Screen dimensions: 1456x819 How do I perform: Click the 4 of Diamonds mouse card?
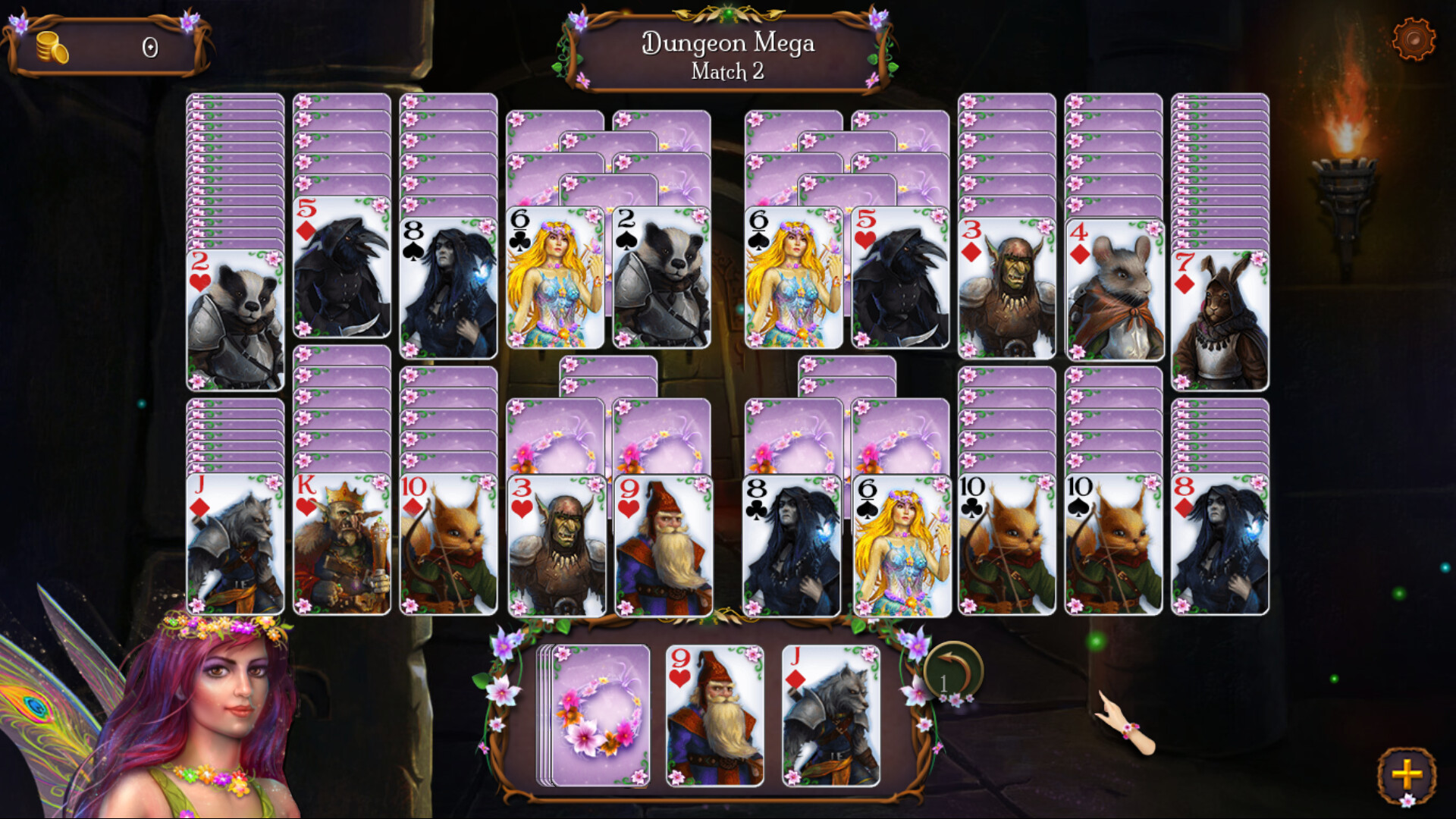tap(1115, 288)
